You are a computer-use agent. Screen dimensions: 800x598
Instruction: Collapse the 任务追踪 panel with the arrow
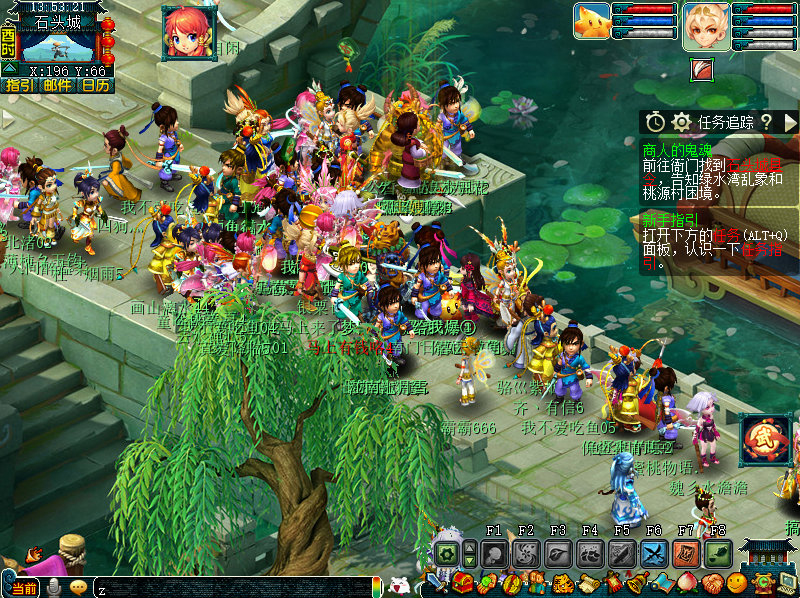[x=790, y=122]
